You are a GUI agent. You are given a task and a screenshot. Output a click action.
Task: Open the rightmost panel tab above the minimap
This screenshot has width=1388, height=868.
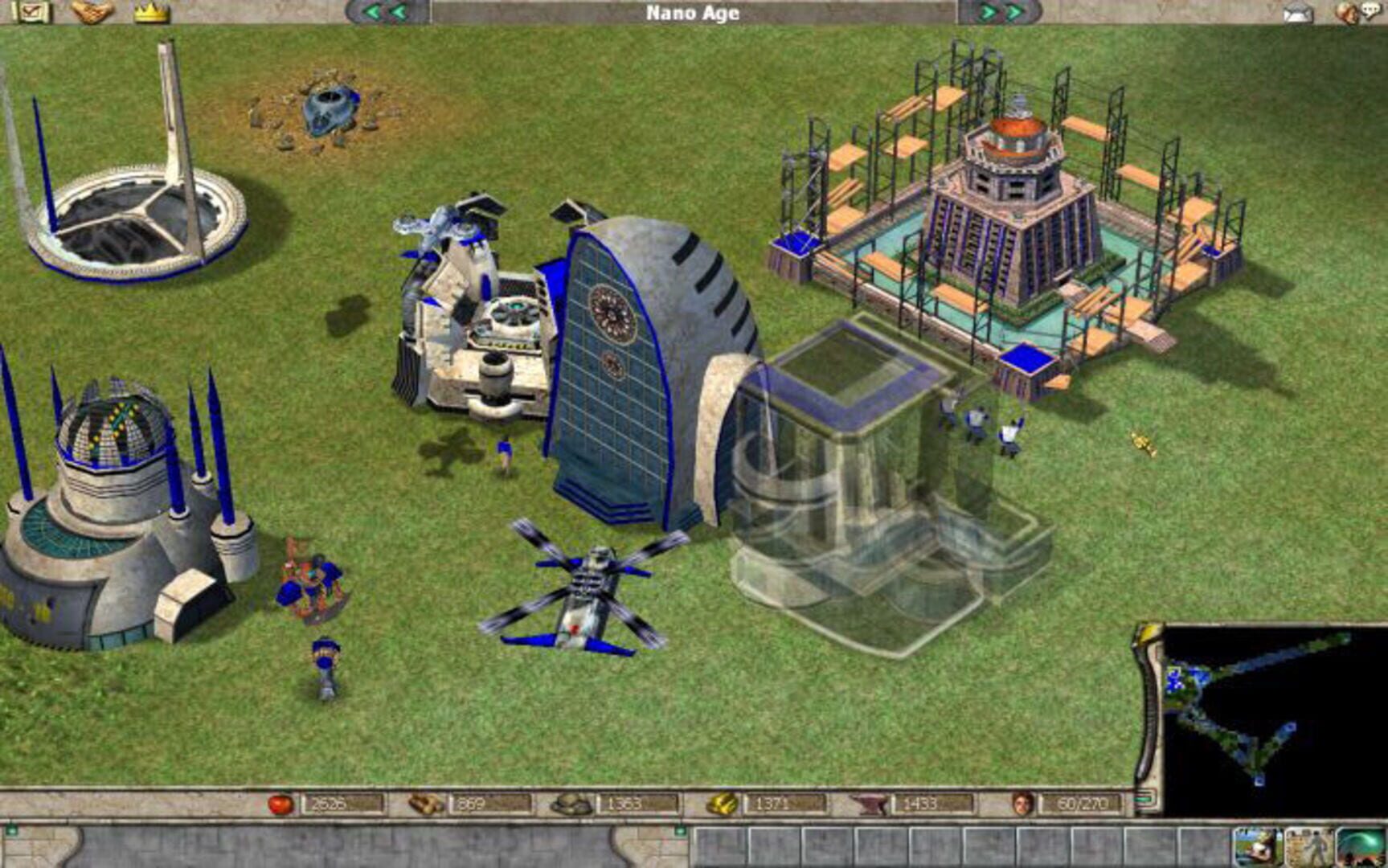click(x=1362, y=846)
